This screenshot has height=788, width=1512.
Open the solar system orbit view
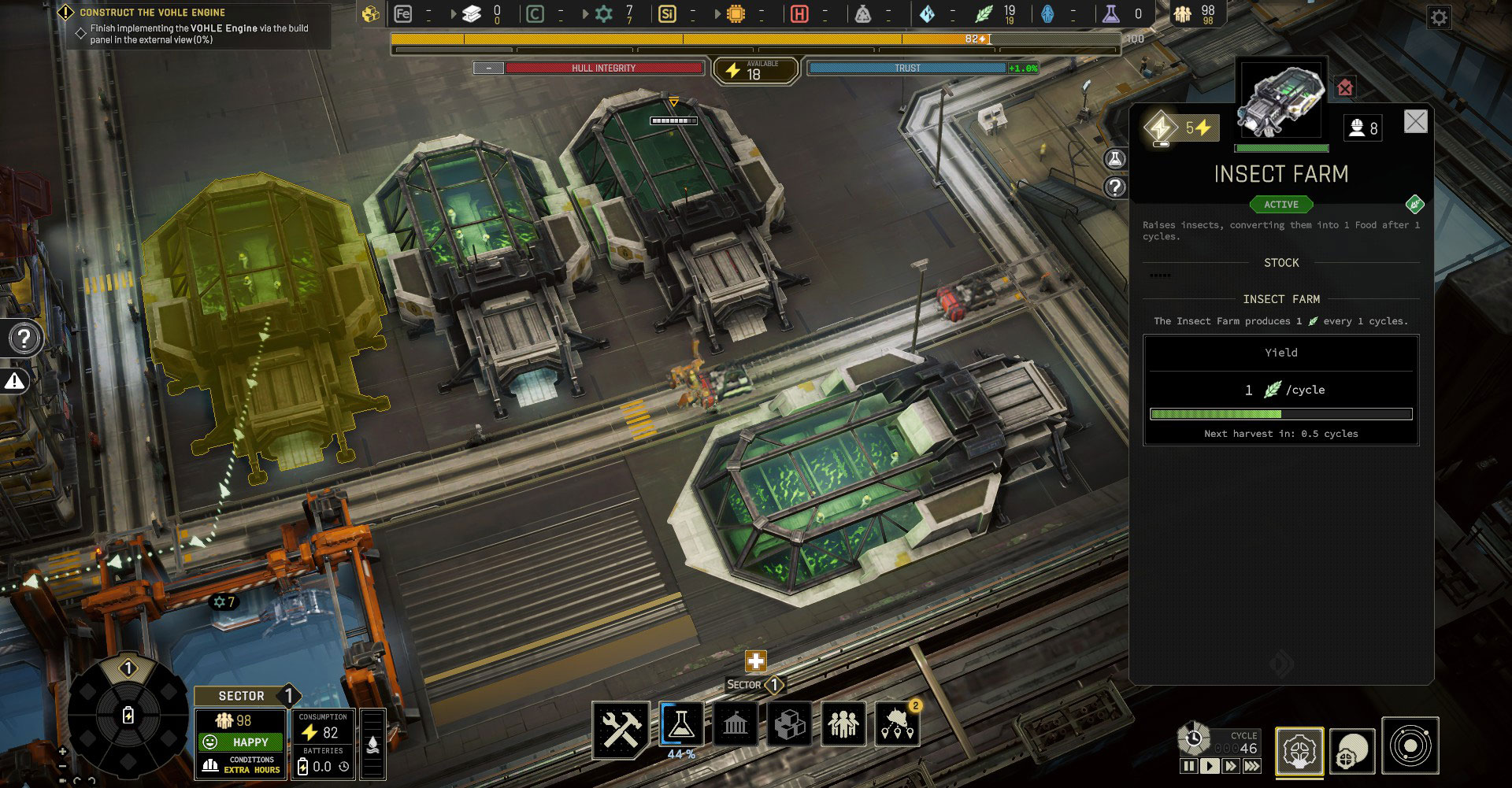(x=1410, y=745)
